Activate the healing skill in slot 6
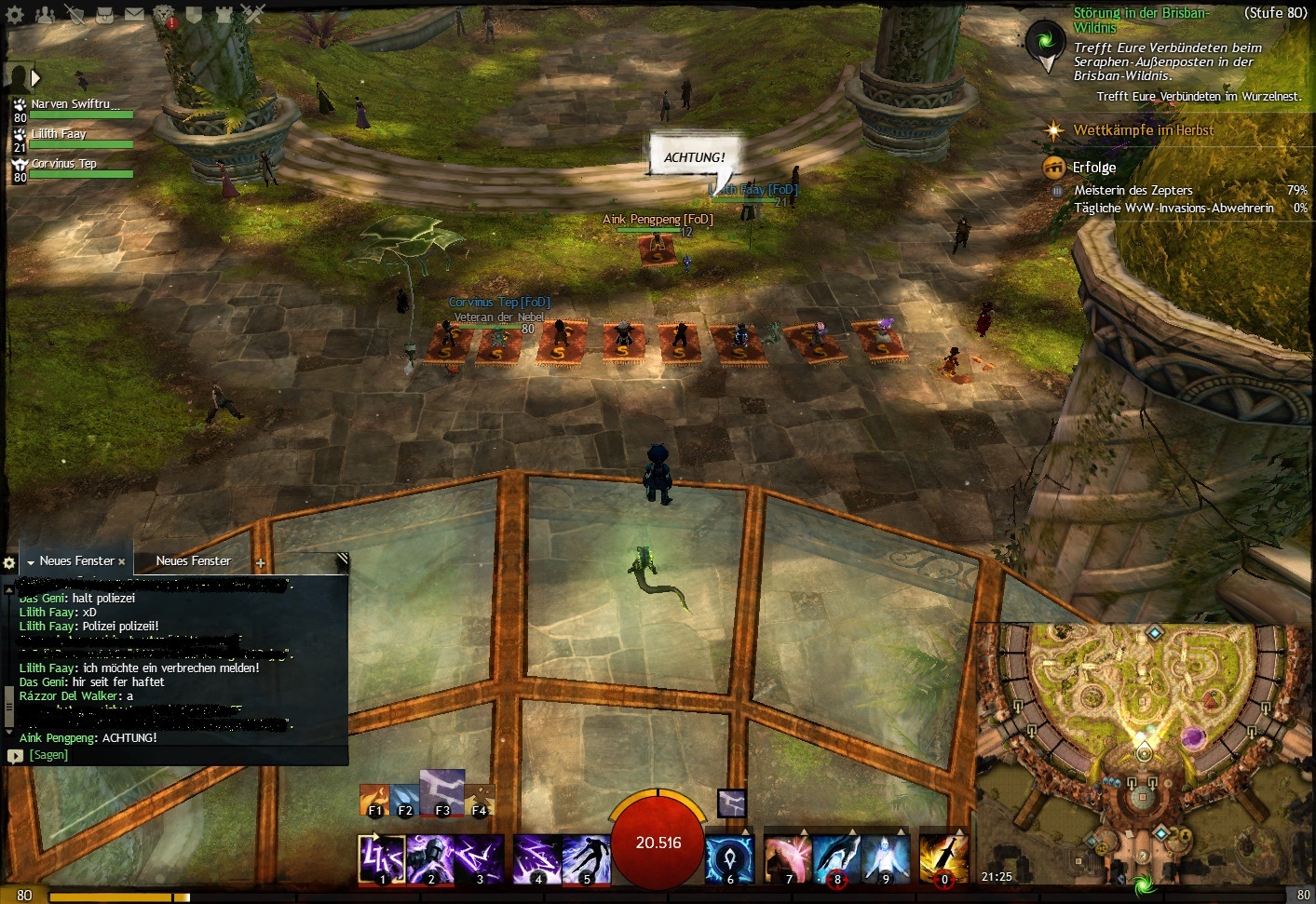 pos(729,859)
